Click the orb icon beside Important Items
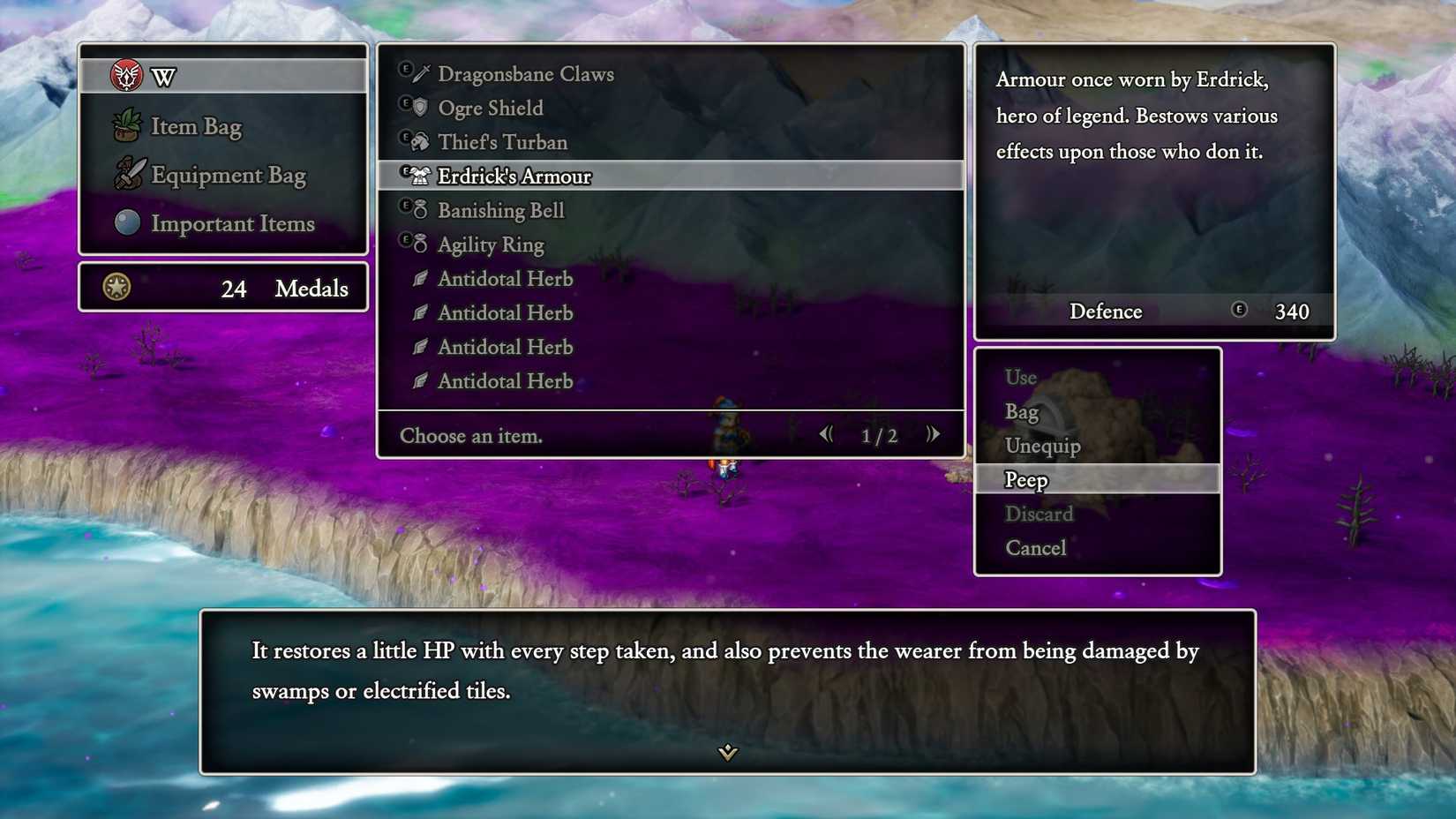The image size is (1456, 819). 128,222
